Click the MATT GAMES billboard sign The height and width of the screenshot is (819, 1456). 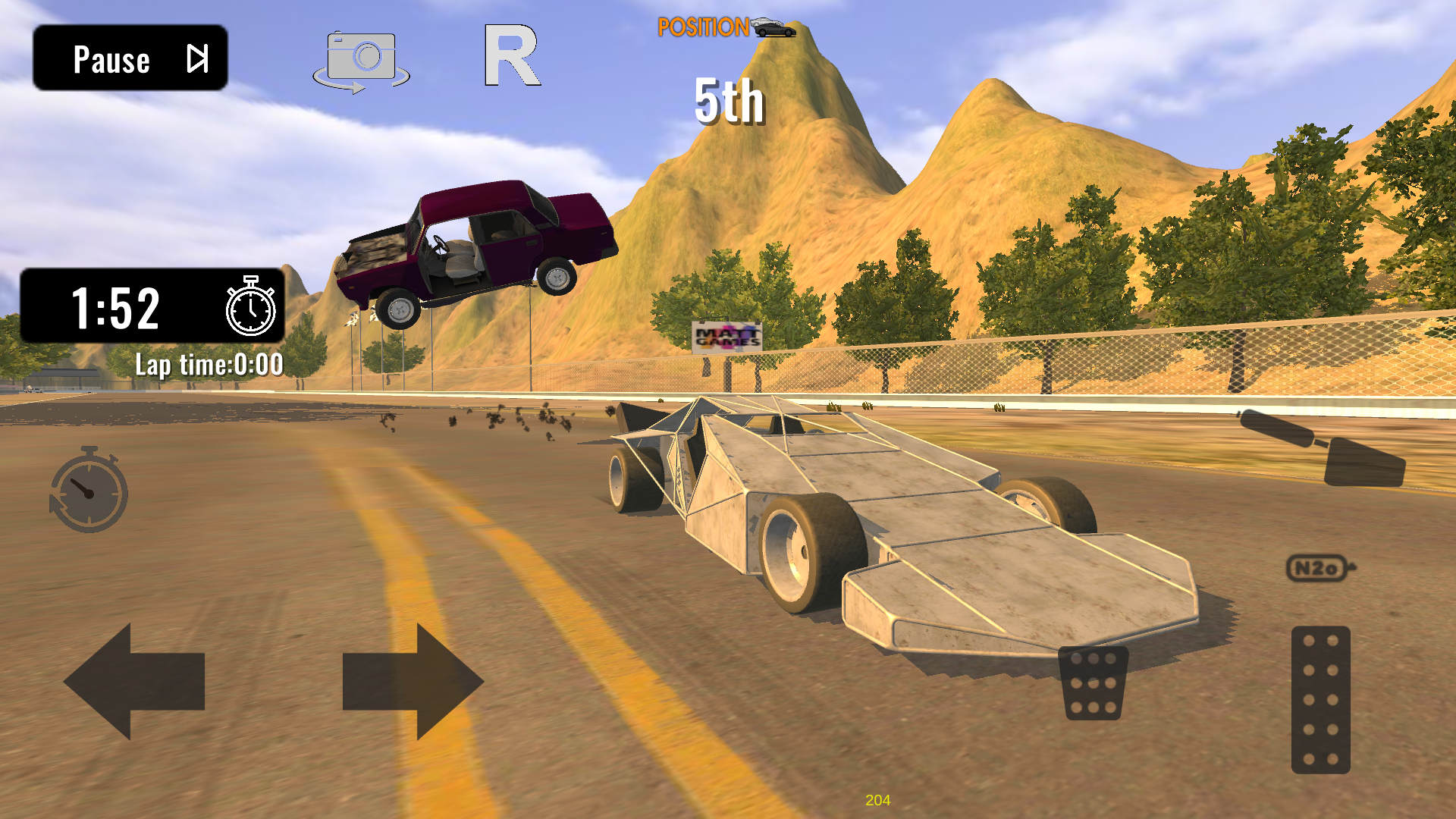pos(726,337)
